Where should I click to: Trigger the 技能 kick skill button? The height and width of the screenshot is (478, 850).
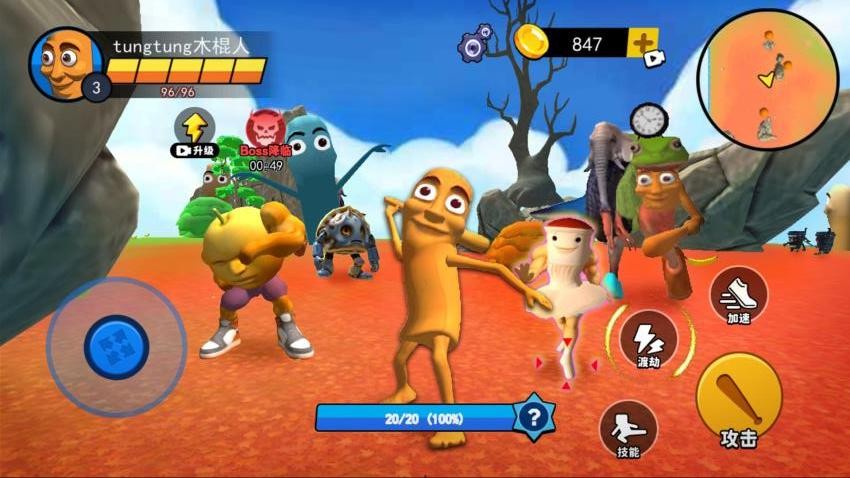point(628,429)
